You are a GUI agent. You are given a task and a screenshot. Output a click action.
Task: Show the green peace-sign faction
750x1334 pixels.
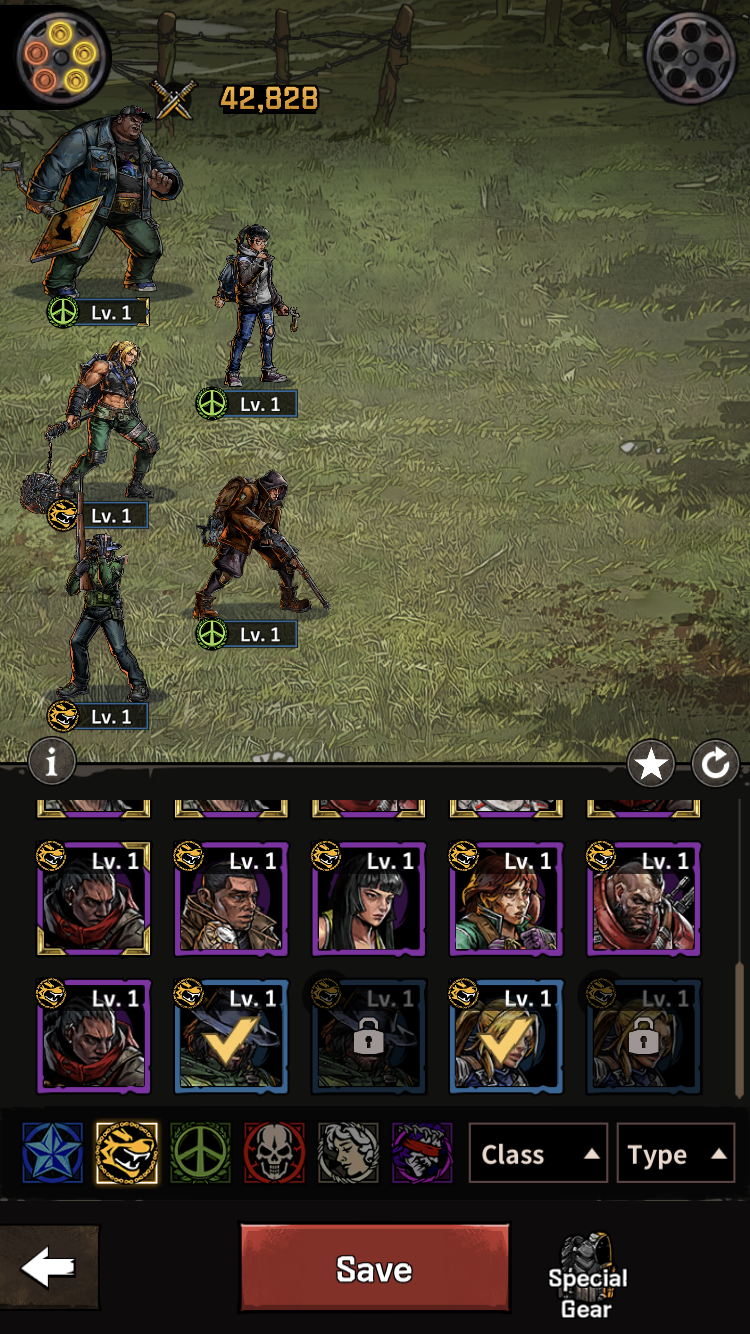coord(200,1153)
